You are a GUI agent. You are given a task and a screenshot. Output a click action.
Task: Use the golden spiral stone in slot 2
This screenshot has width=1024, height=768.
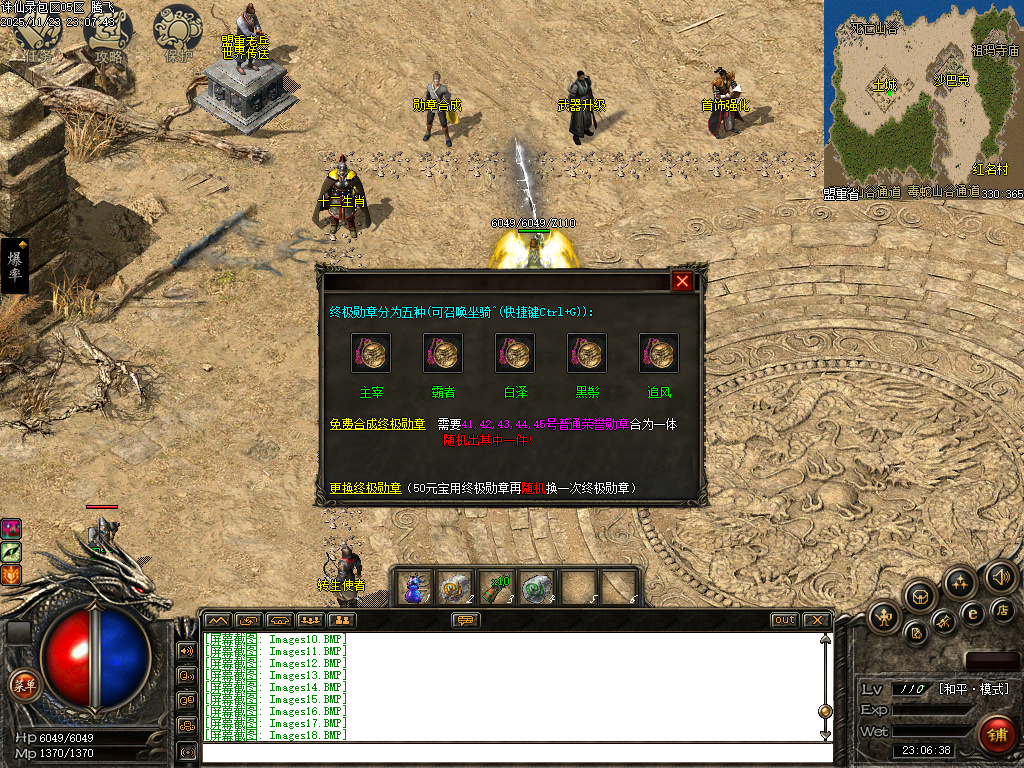click(x=455, y=587)
